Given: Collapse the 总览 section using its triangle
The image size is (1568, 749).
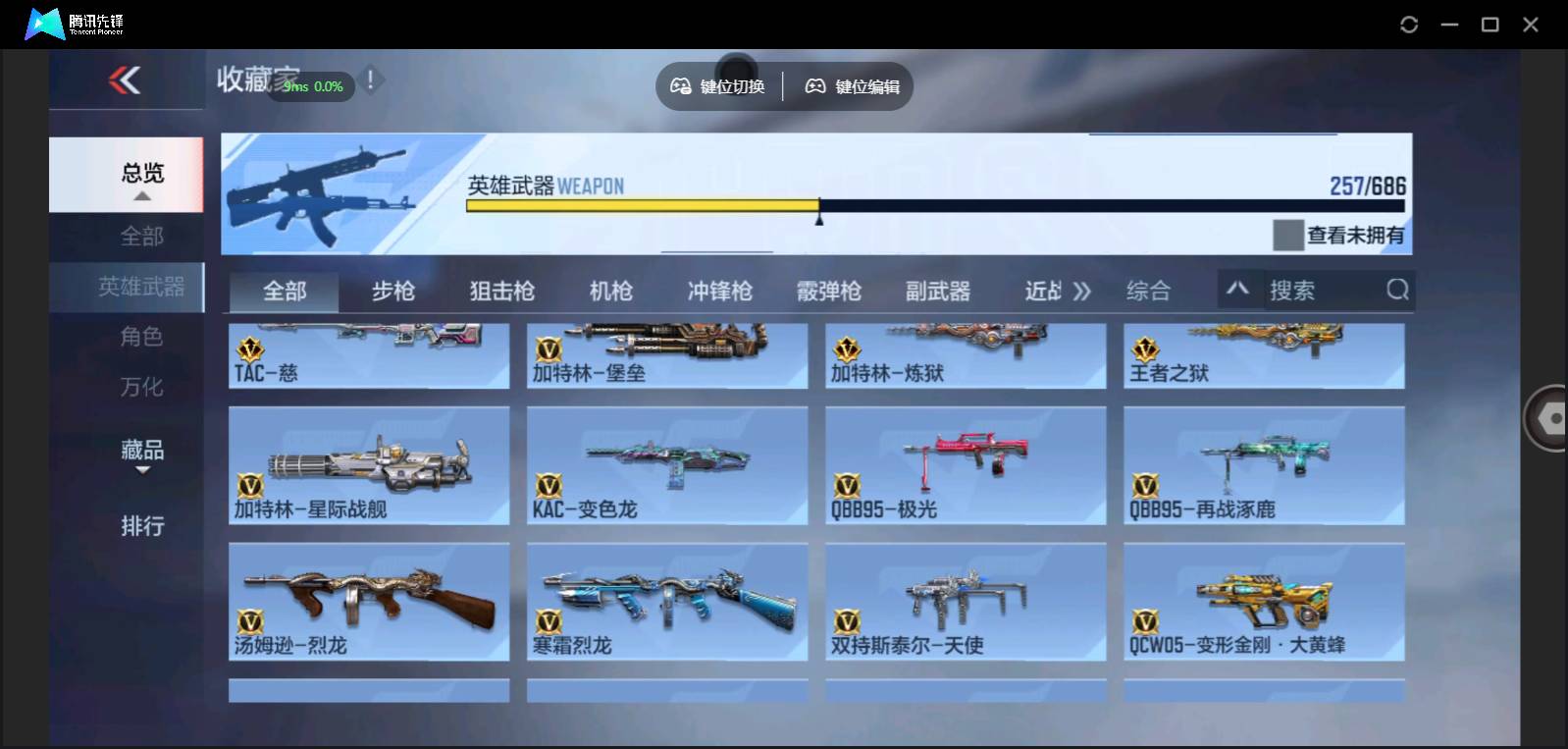Looking at the screenshot, I should click(142, 195).
